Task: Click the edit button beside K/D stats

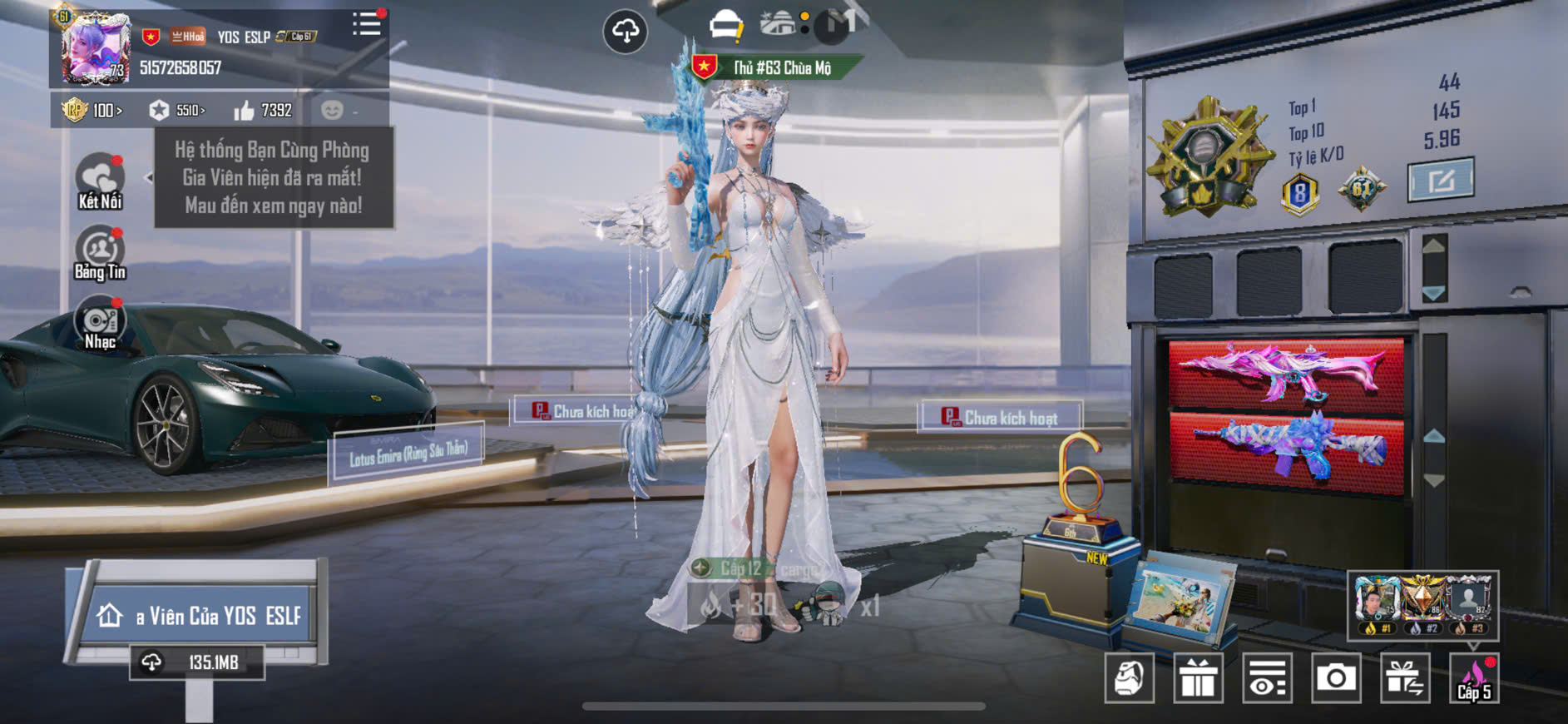Action: coord(1440,179)
